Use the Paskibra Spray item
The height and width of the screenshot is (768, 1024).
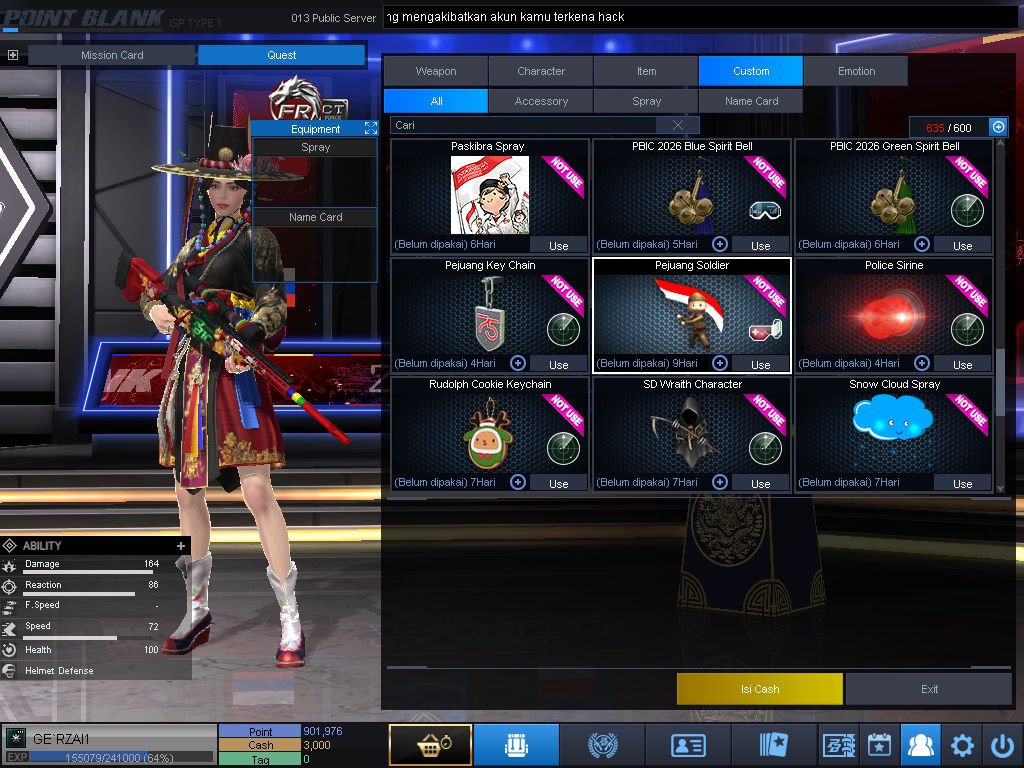click(x=558, y=245)
